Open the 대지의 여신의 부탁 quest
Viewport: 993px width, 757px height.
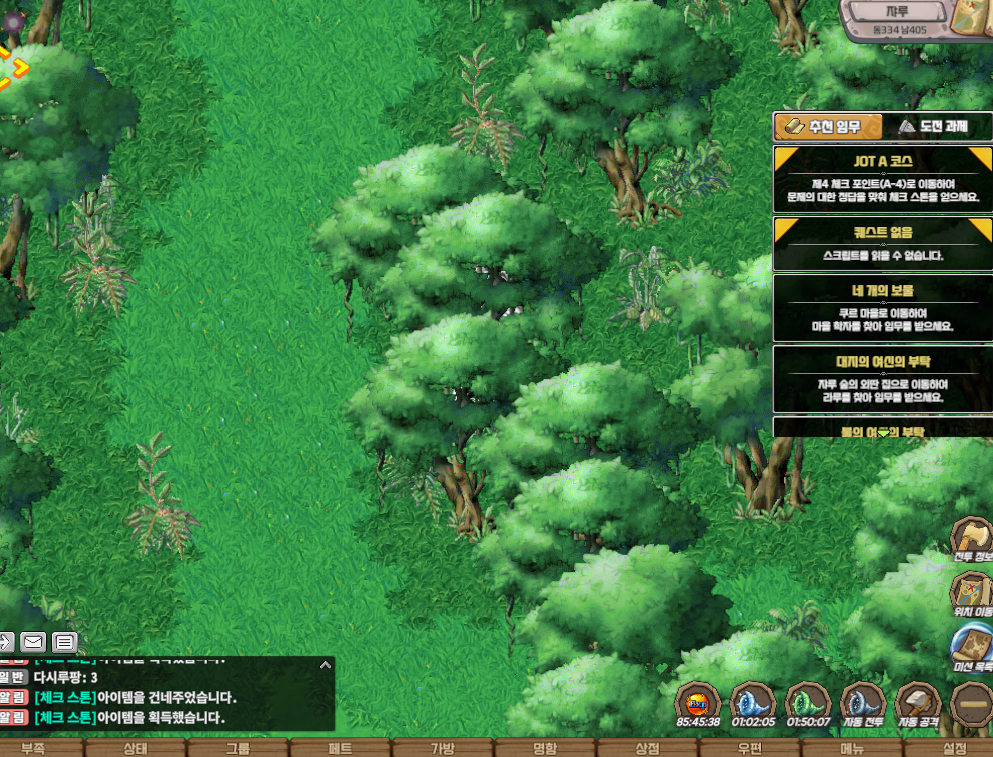click(883, 377)
